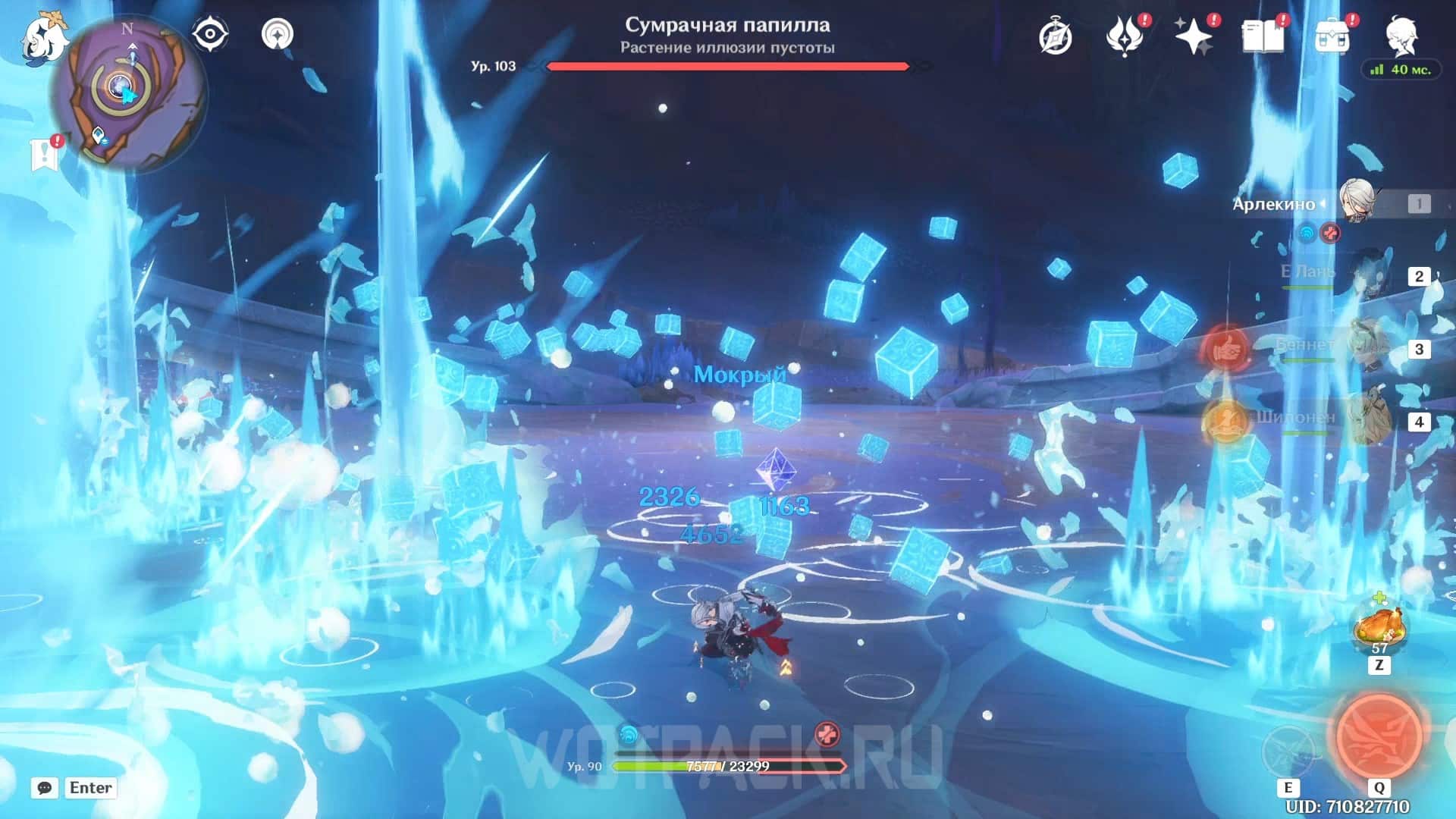Select active character Арлекино portrait
The image size is (1456, 819).
click(1357, 202)
